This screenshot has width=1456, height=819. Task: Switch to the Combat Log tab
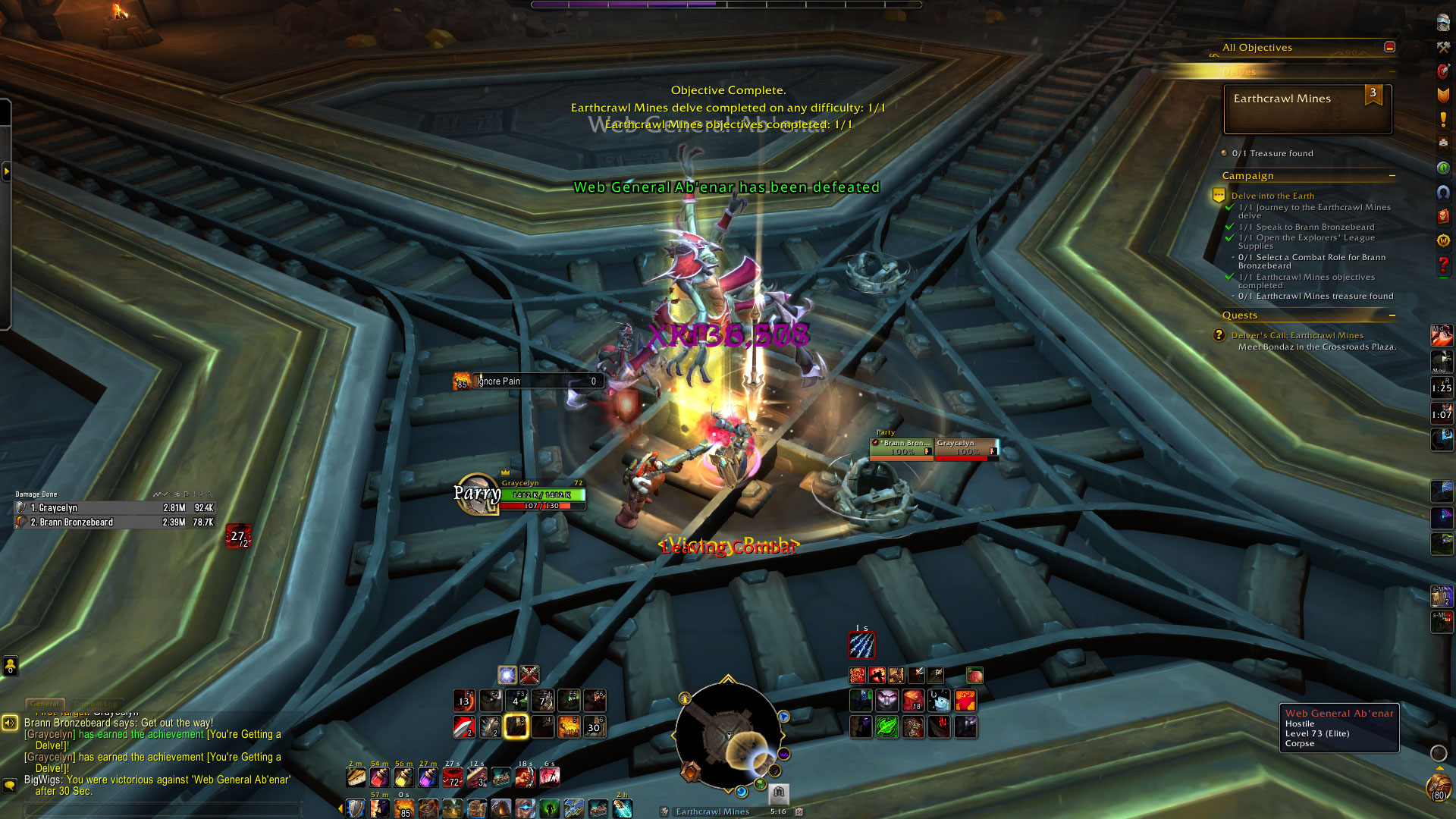pos(96,704)
